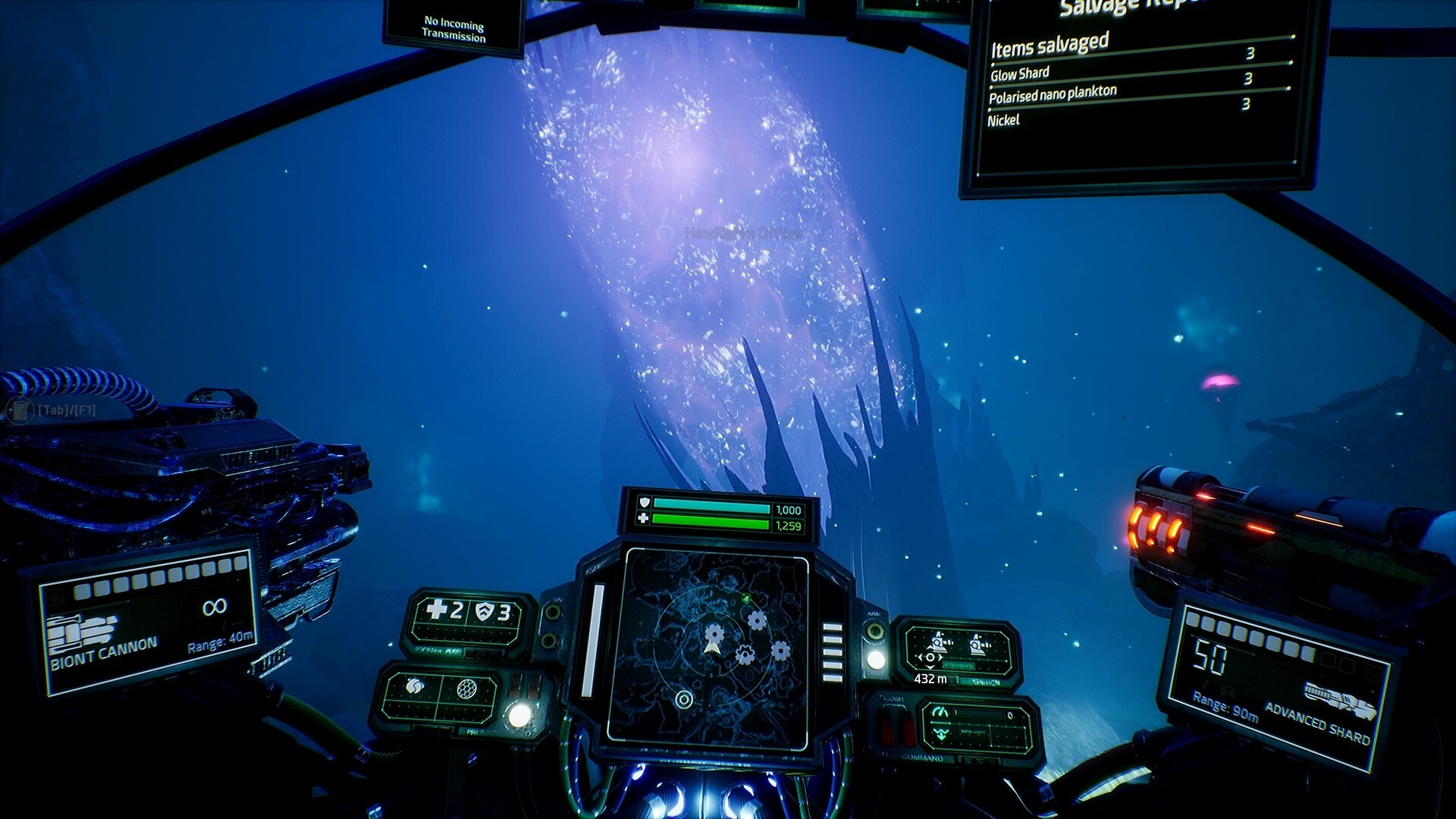Select the health cross icon on Booster Pump panel

pos(435,610)
